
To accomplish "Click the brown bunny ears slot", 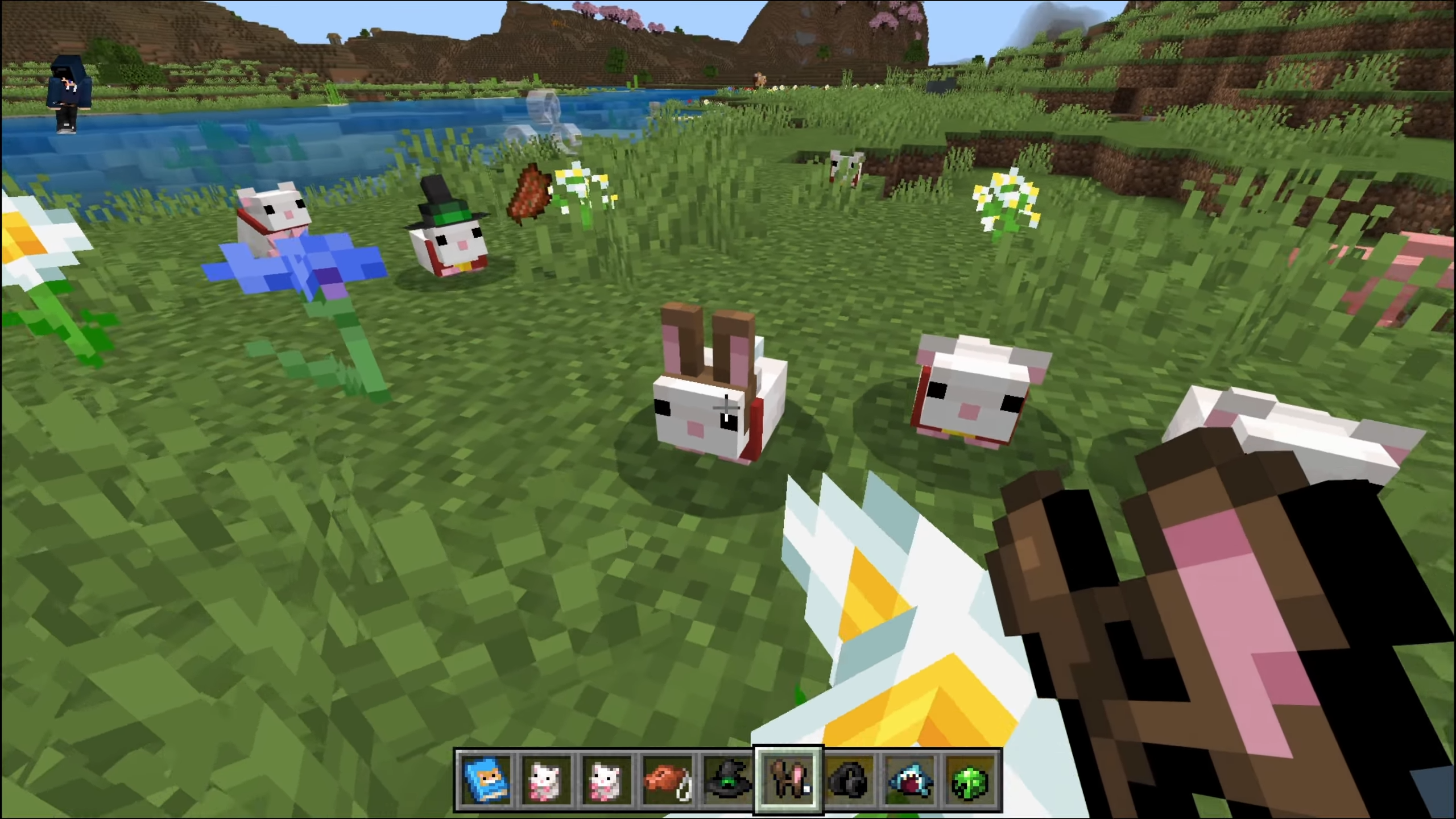I will click(788, 780).
